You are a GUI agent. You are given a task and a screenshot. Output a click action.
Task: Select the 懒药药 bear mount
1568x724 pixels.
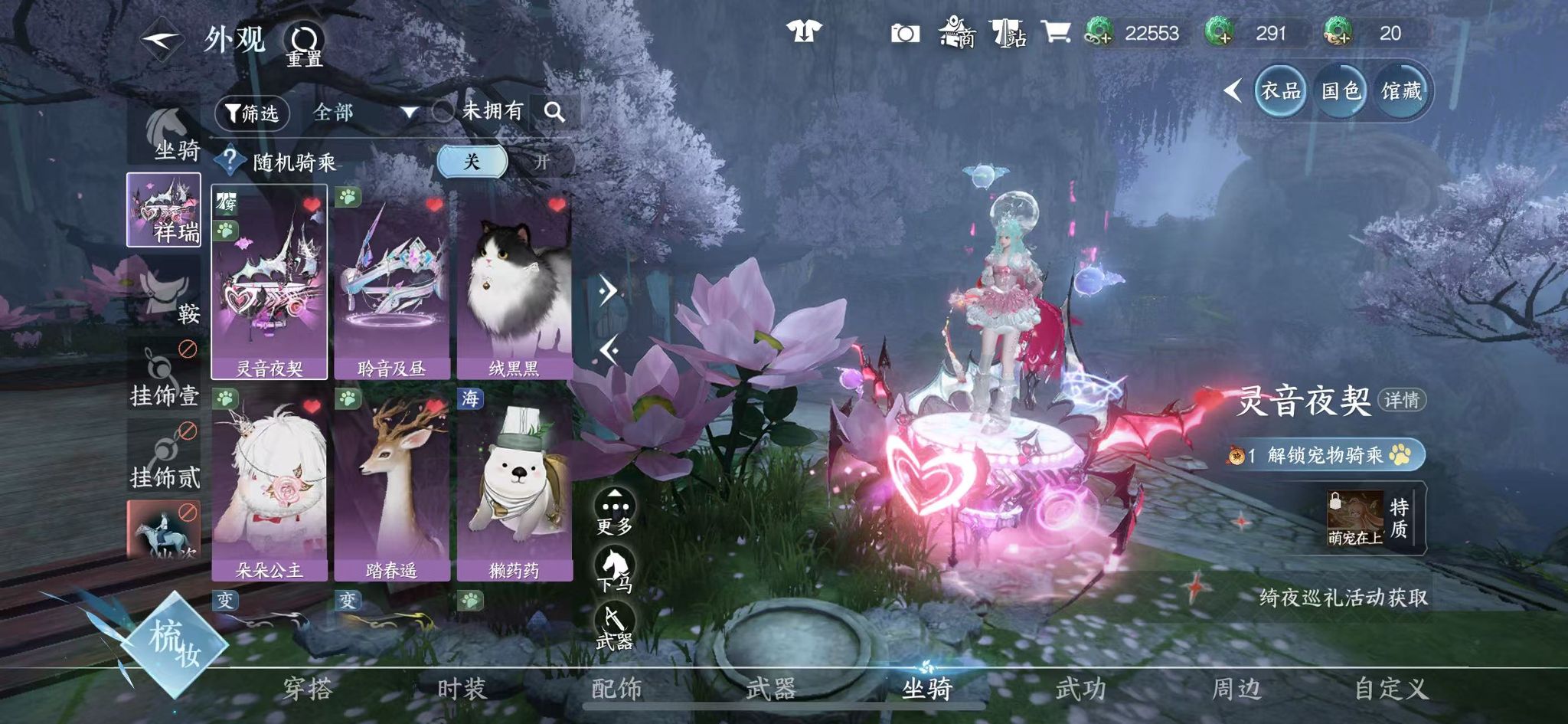pyautogui.click(x=514, y=484)
